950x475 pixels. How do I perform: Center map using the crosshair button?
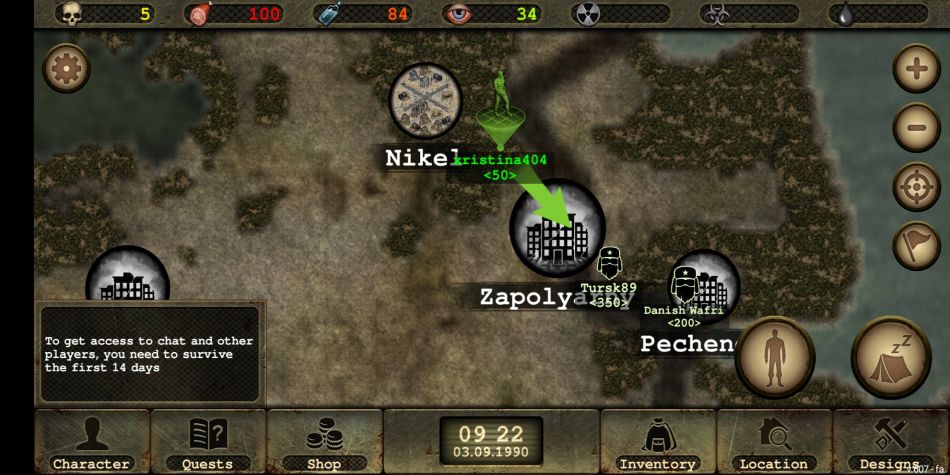pyautogui.click(x=916, y=186)
